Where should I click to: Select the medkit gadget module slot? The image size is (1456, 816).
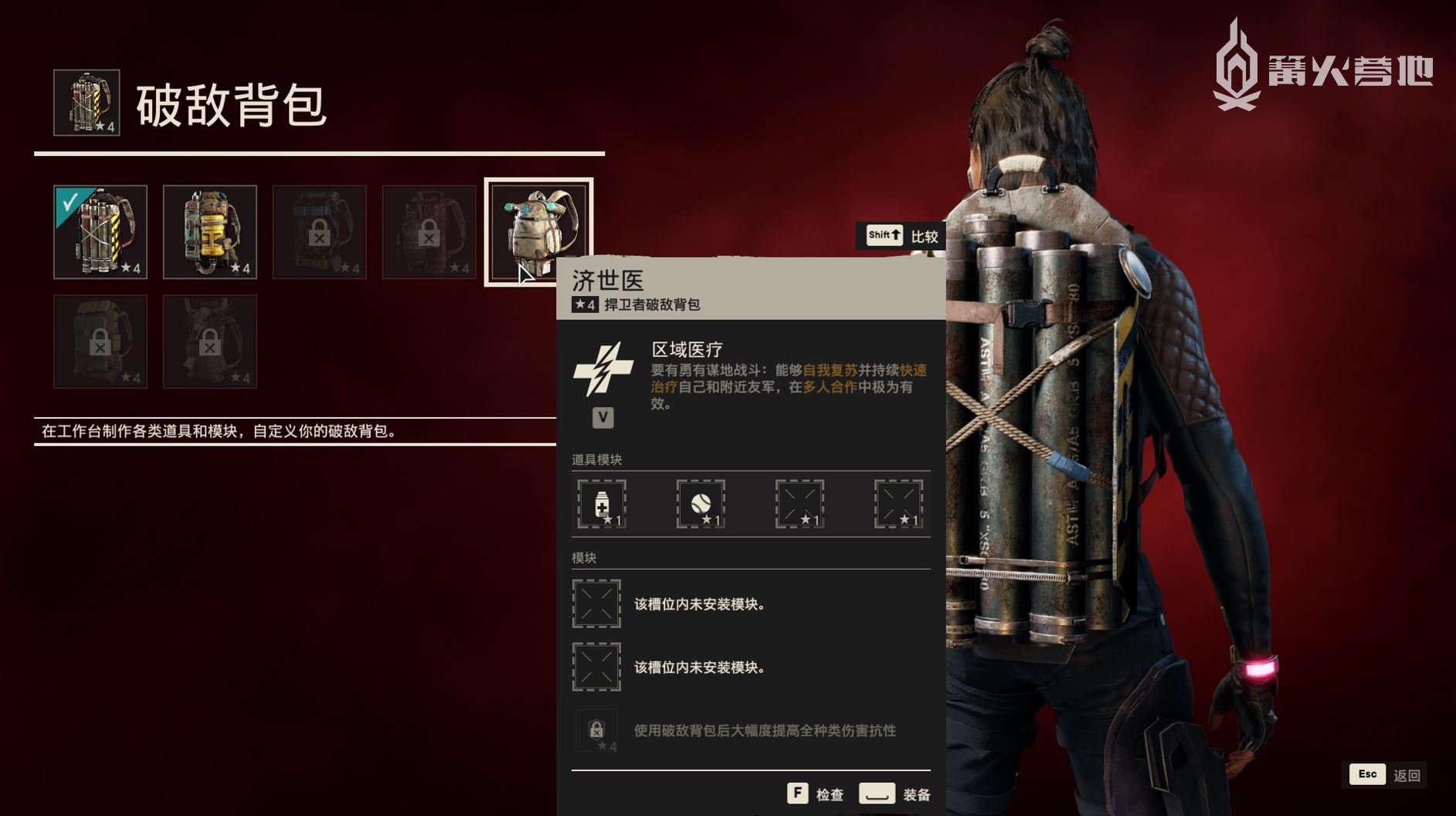602,504
